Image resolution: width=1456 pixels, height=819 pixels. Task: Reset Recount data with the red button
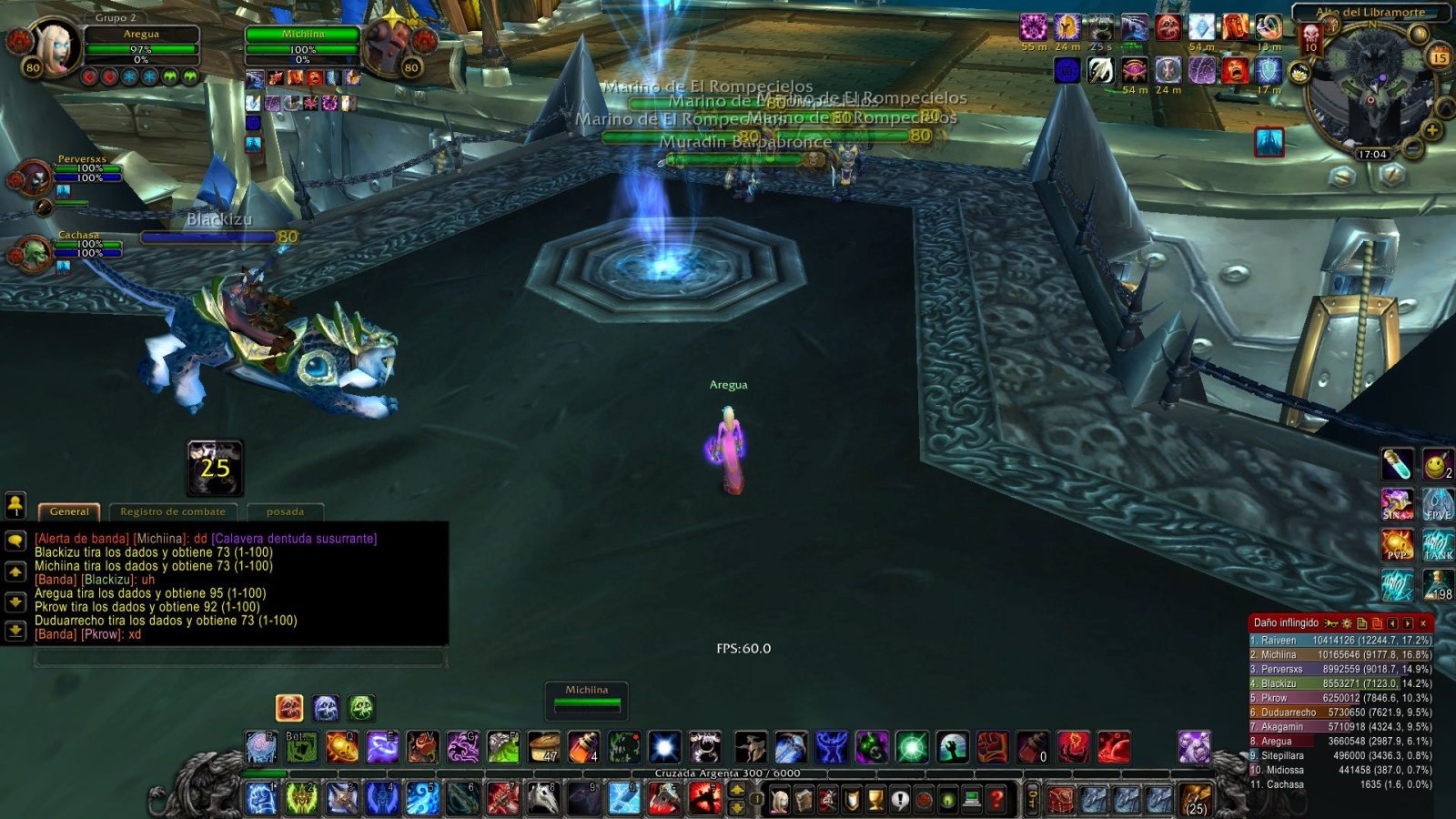1377,623
